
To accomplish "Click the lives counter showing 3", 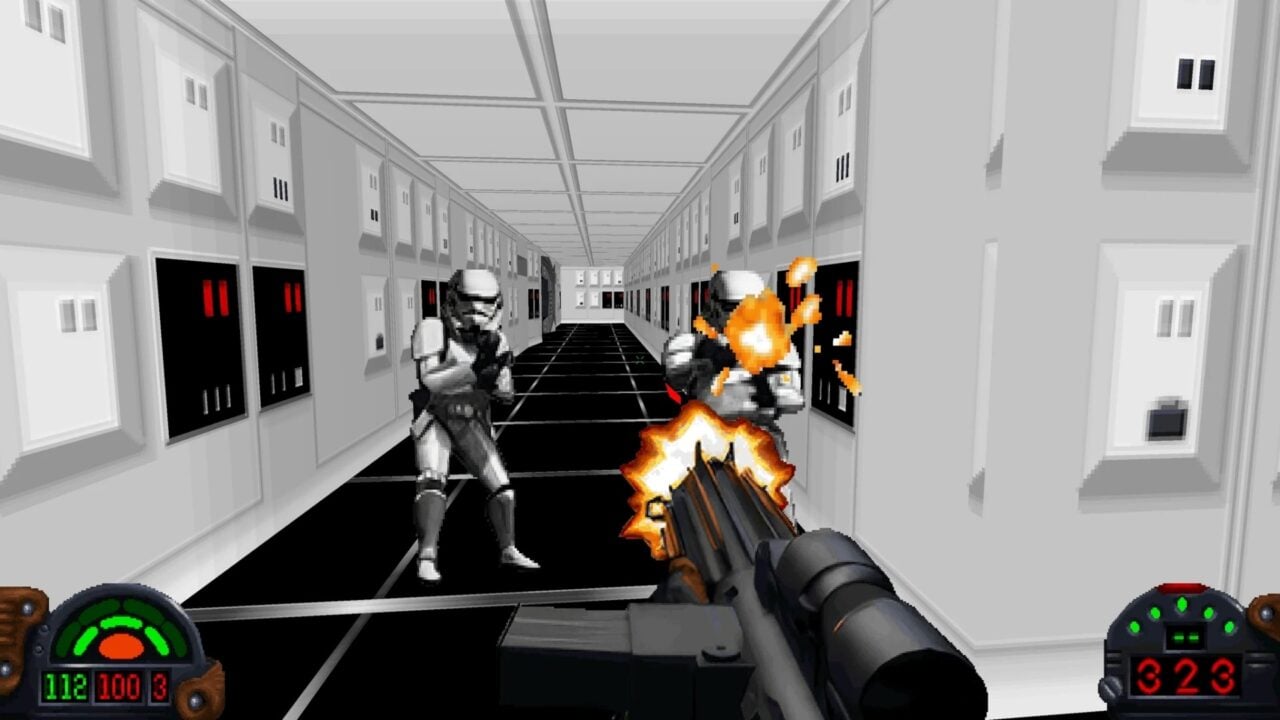I will coord(159,687).
